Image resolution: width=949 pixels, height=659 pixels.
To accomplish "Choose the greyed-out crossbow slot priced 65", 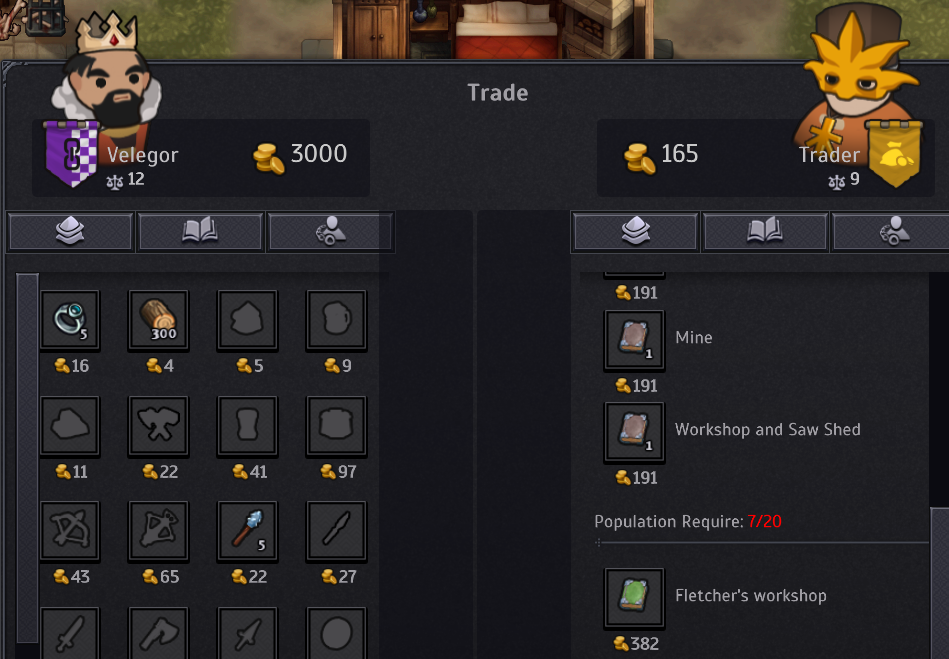I will [x=158, y=531].
